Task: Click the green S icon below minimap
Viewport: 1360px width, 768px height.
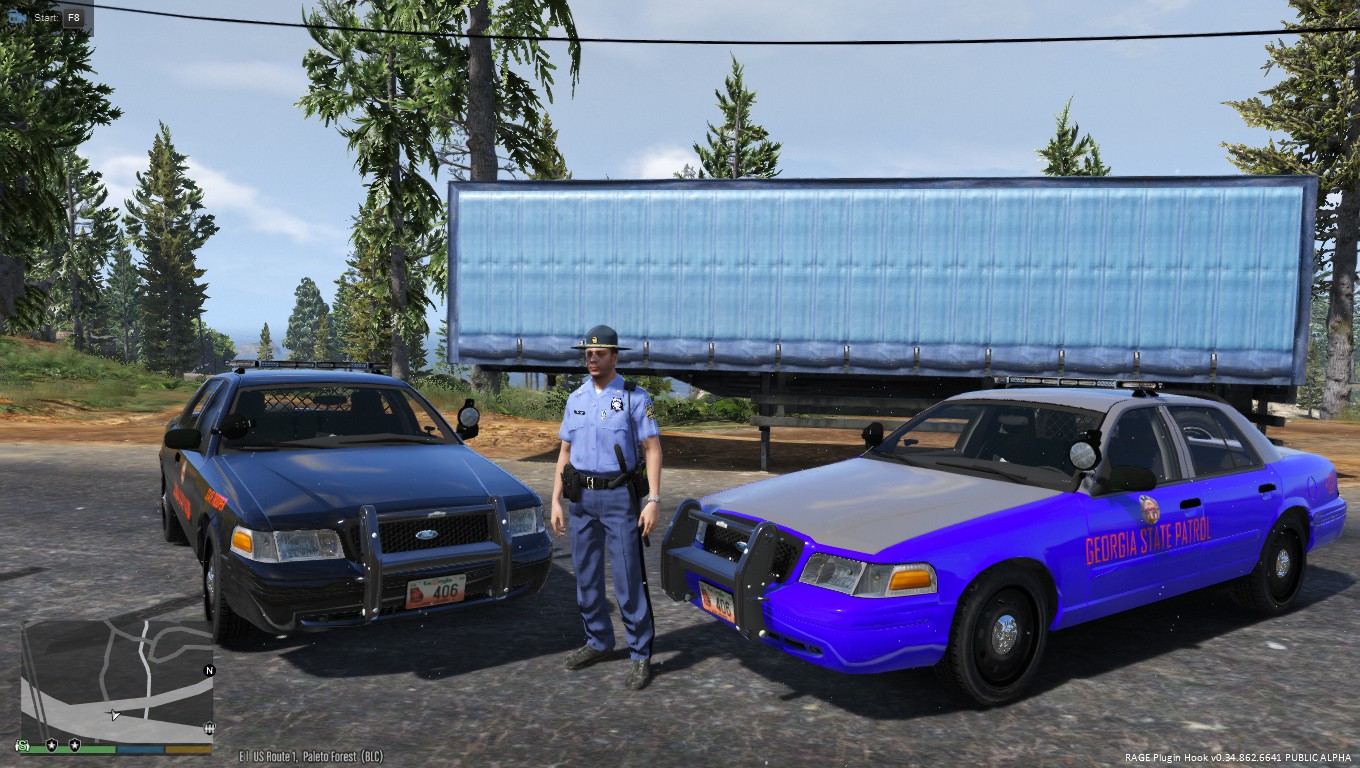Action: pos(22,745)
